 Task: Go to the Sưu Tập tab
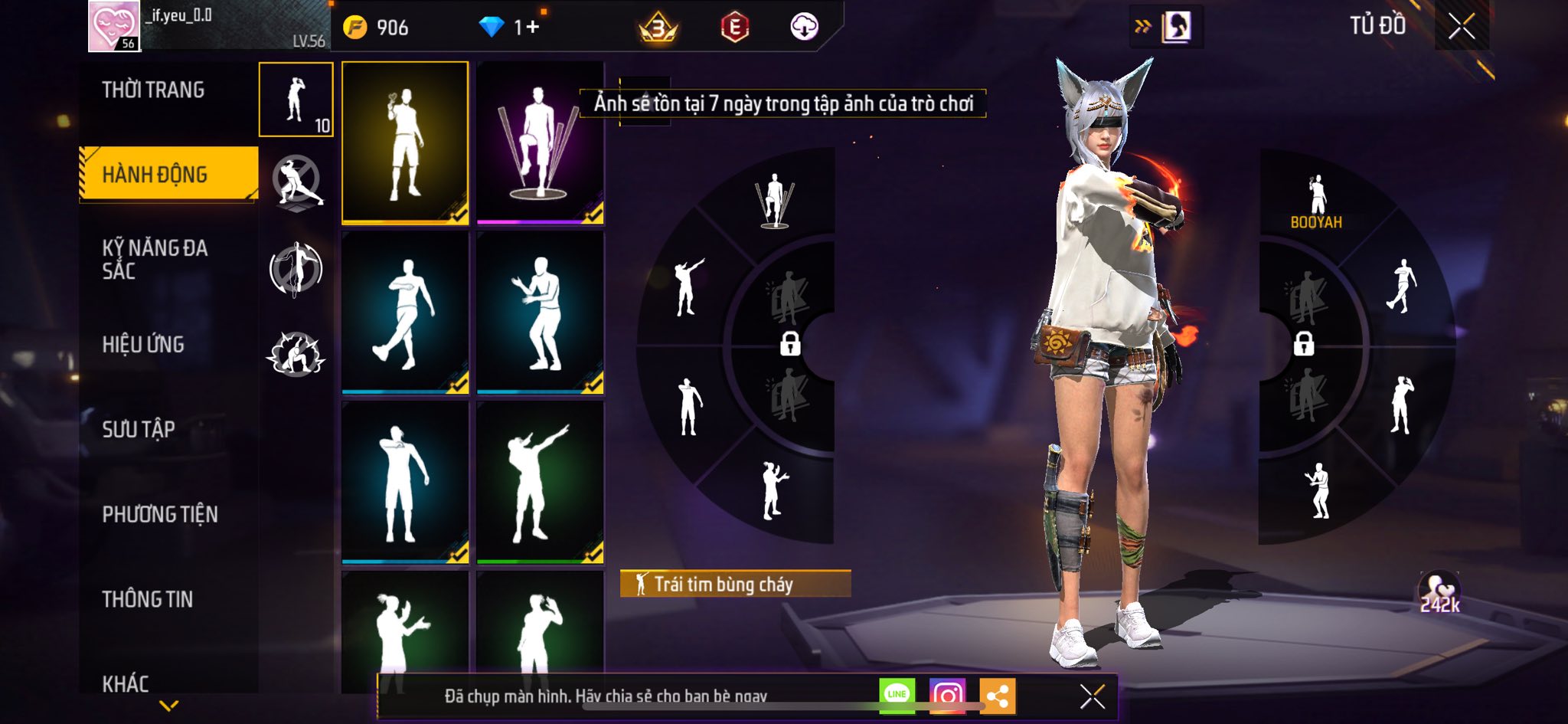(x=139, y=429)
